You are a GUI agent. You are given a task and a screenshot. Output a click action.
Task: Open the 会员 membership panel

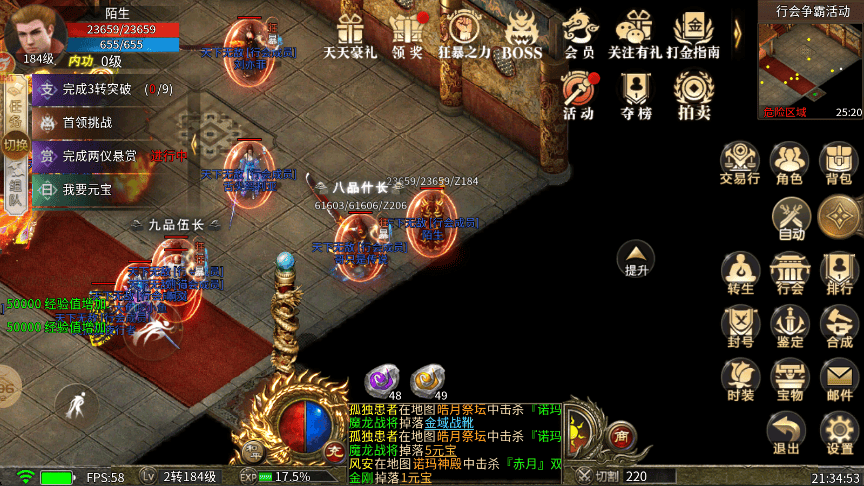(579, 33)
